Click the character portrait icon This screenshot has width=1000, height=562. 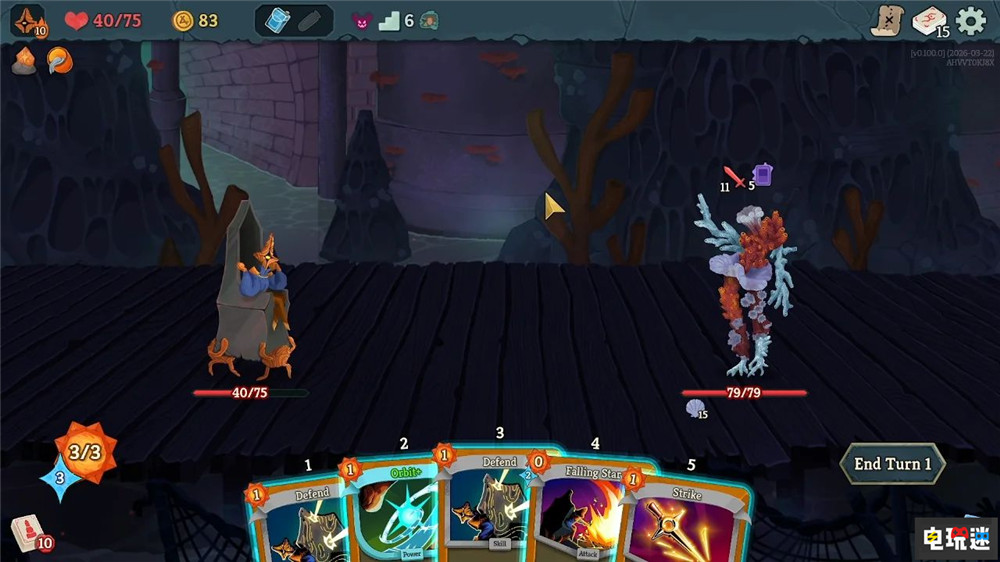(x=27, y=21)
